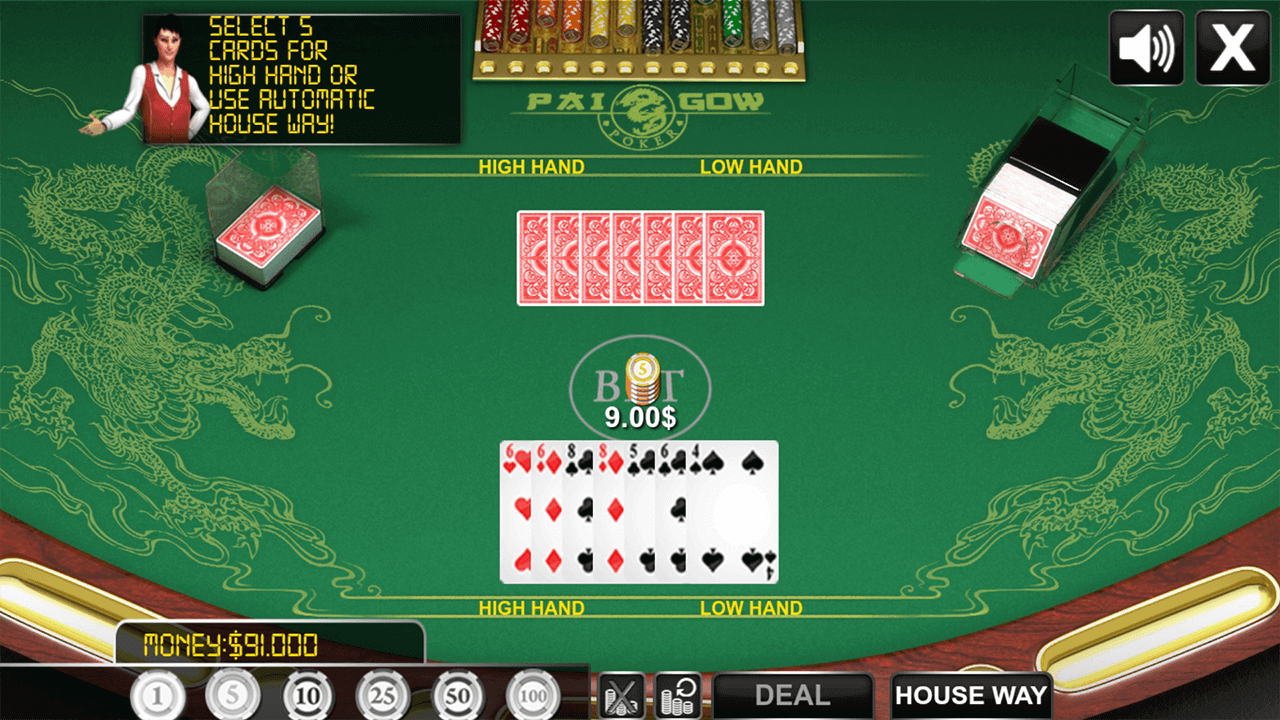Select the 10 value betting chip

(x=308, y=695)
